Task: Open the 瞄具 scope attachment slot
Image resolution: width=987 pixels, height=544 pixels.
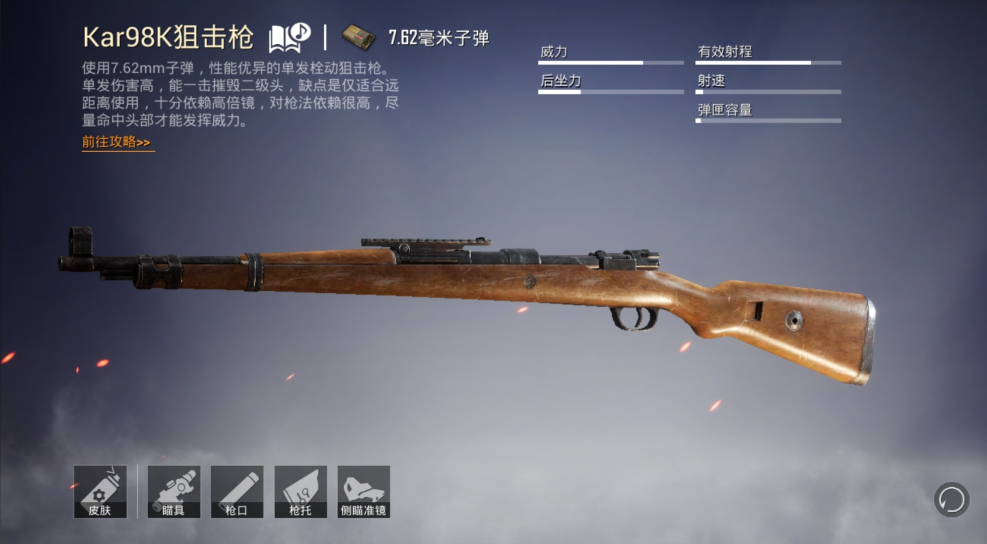Action: (x=174, y=492)
